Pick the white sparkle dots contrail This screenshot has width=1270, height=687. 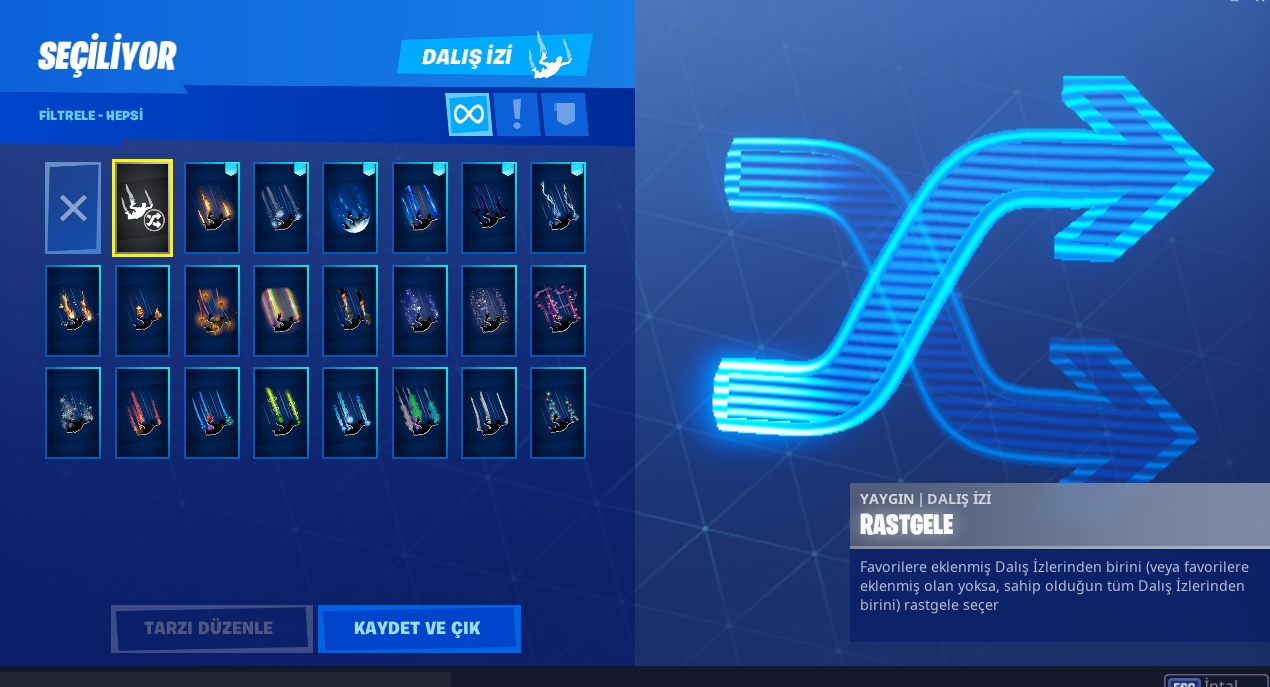(x=489, y=310)
